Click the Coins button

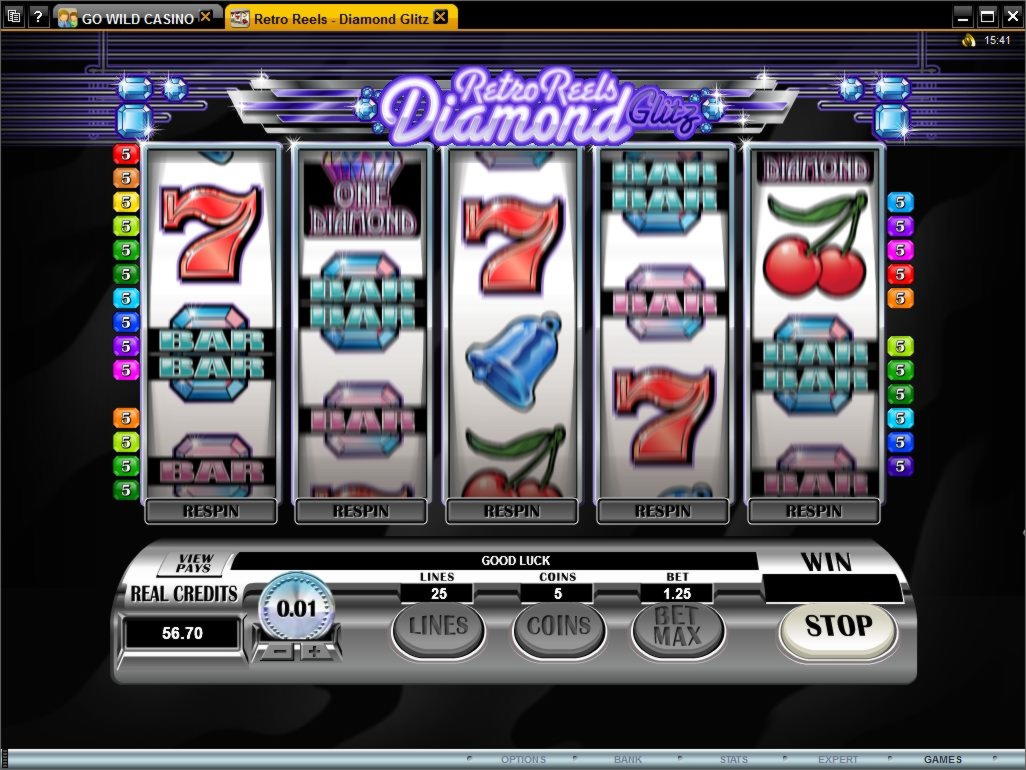559,628
